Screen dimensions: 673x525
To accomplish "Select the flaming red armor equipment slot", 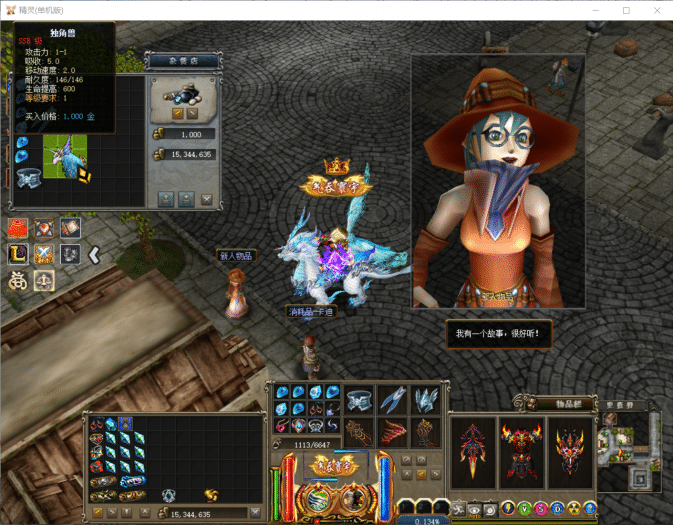I will coord(522,454).
